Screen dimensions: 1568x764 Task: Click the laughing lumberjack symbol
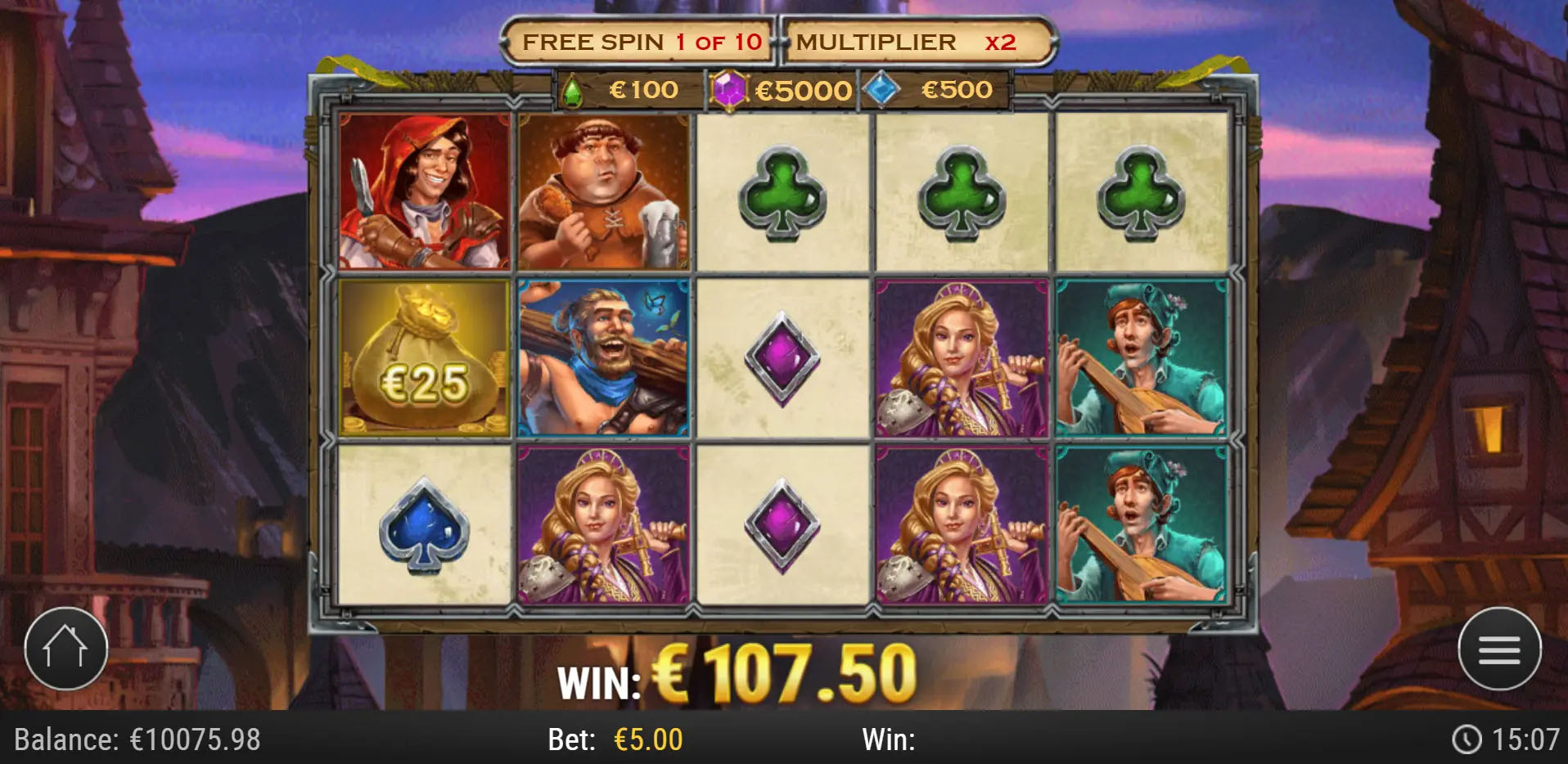pyautogui.click(x=603, y=358)
